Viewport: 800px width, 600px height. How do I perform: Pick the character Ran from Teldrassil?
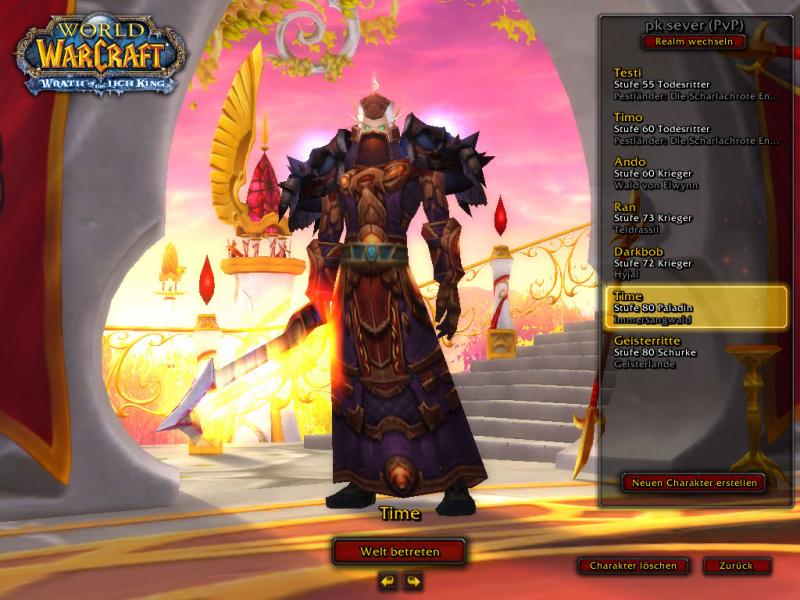point(695,218)
